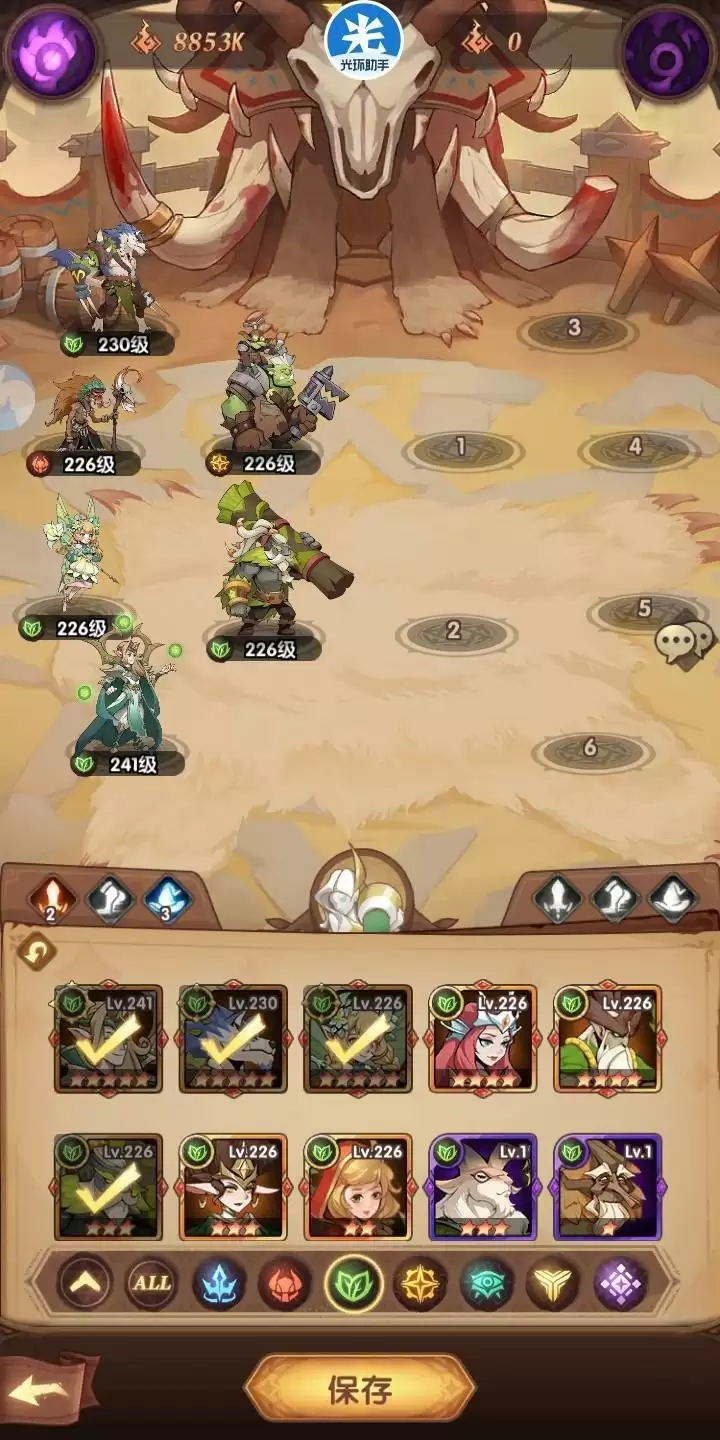The height and width of the screenshot is (1440, 720).
Task: Filter heroes by the red faction emblem
Action: click(285, 1283)
